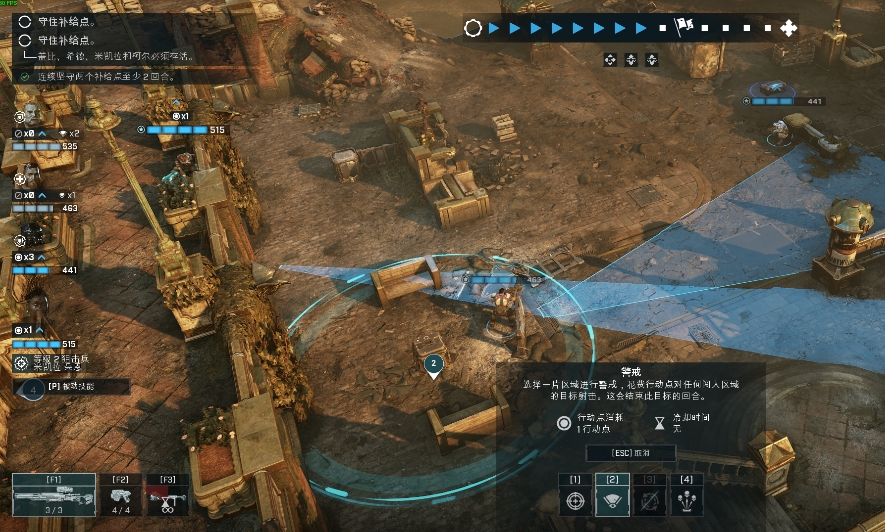Viewport: 885px width, 532px height.
Task: Click the circle icon starting the timeline
Action: click(473, 28)
